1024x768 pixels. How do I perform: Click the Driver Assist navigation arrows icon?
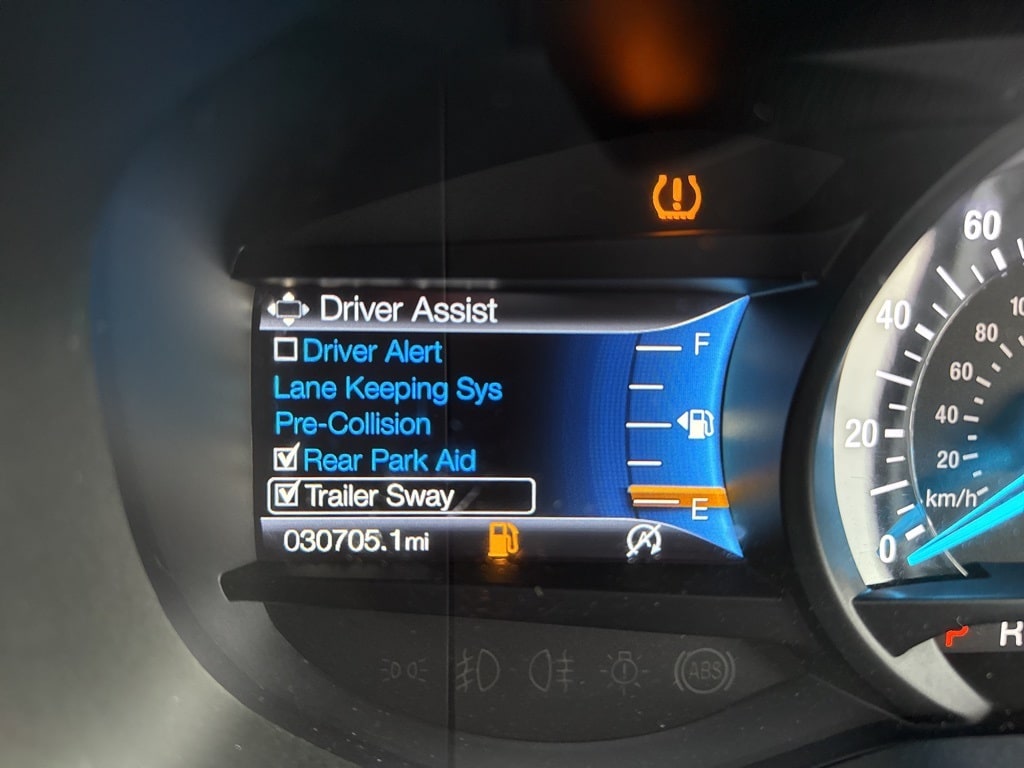[x=289, y=309]
